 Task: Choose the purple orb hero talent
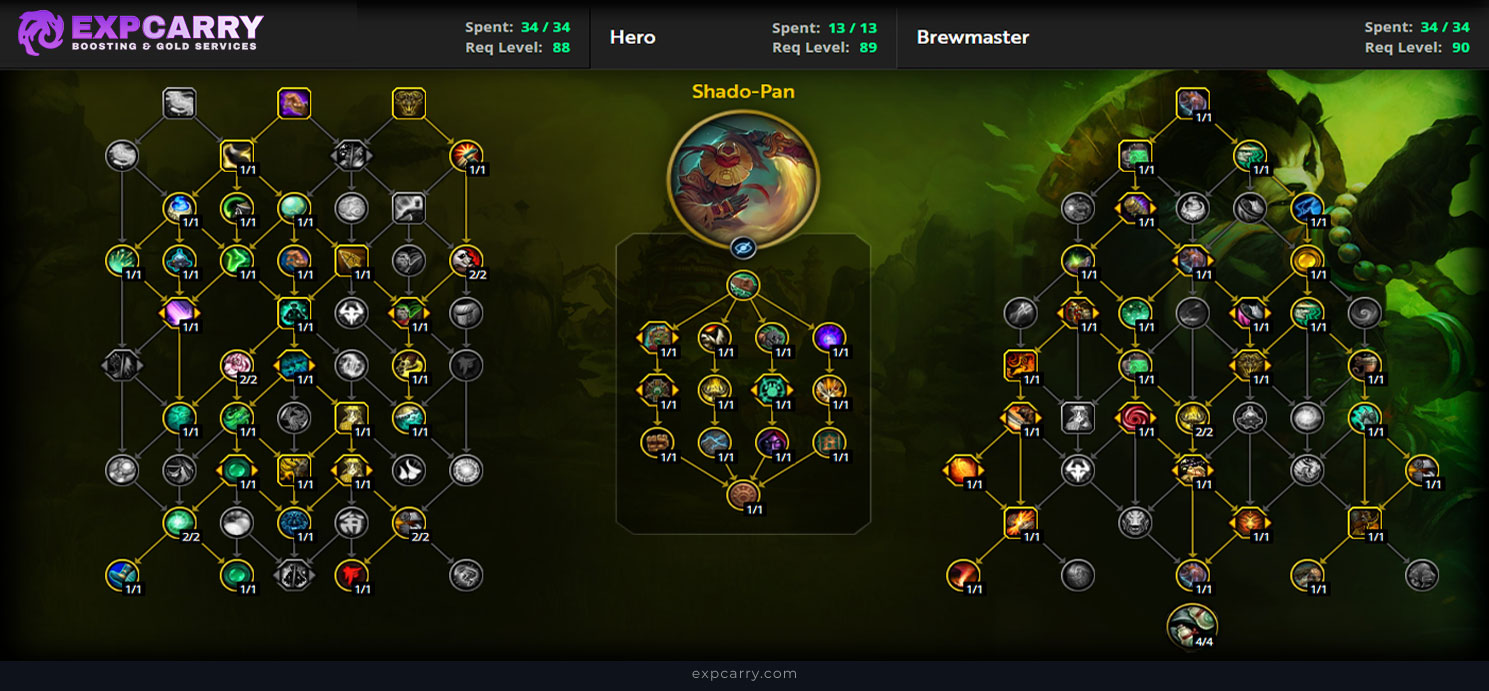coord(829,338)
